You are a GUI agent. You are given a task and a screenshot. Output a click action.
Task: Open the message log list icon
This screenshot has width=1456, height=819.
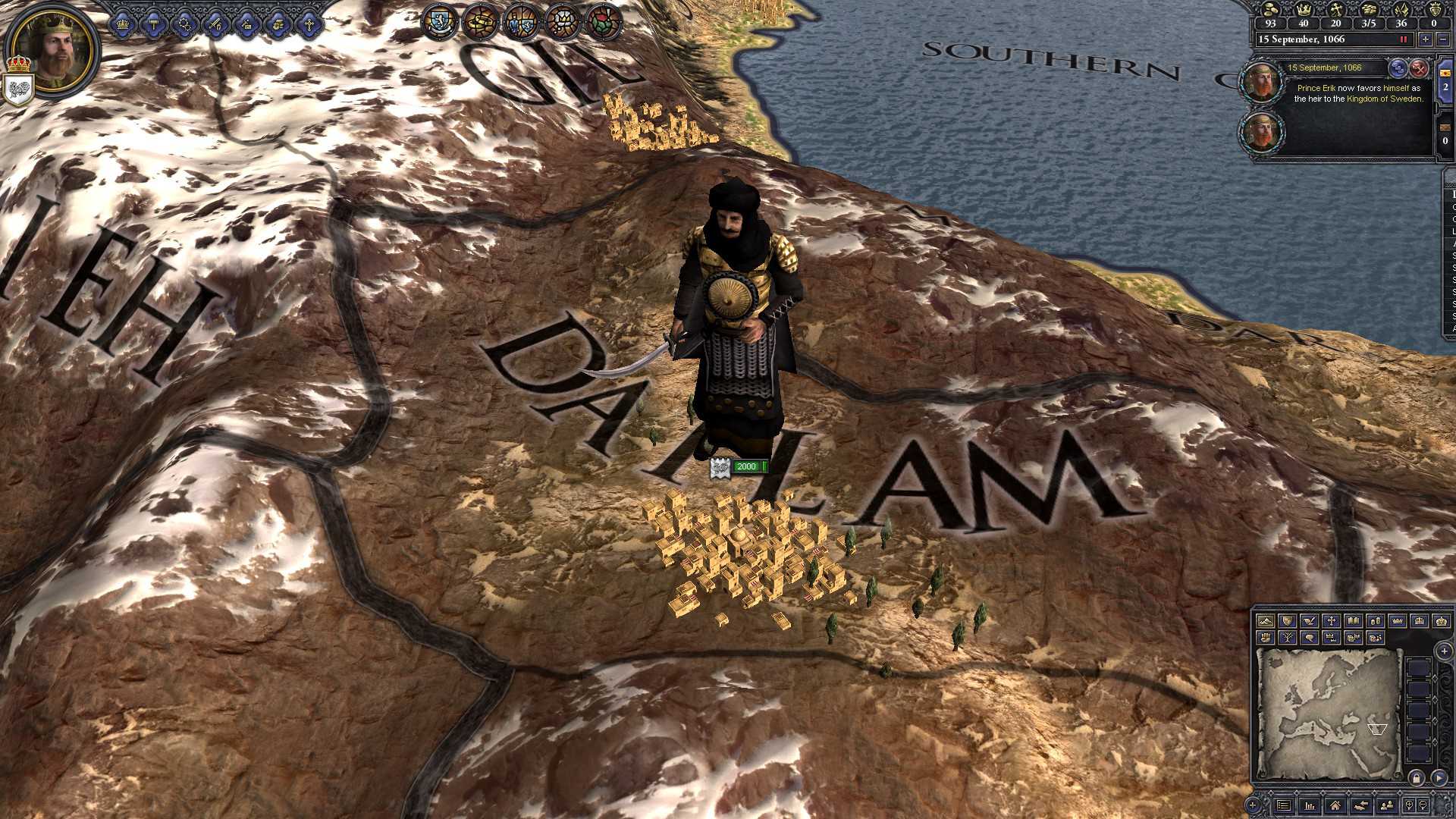(1285, 805)
